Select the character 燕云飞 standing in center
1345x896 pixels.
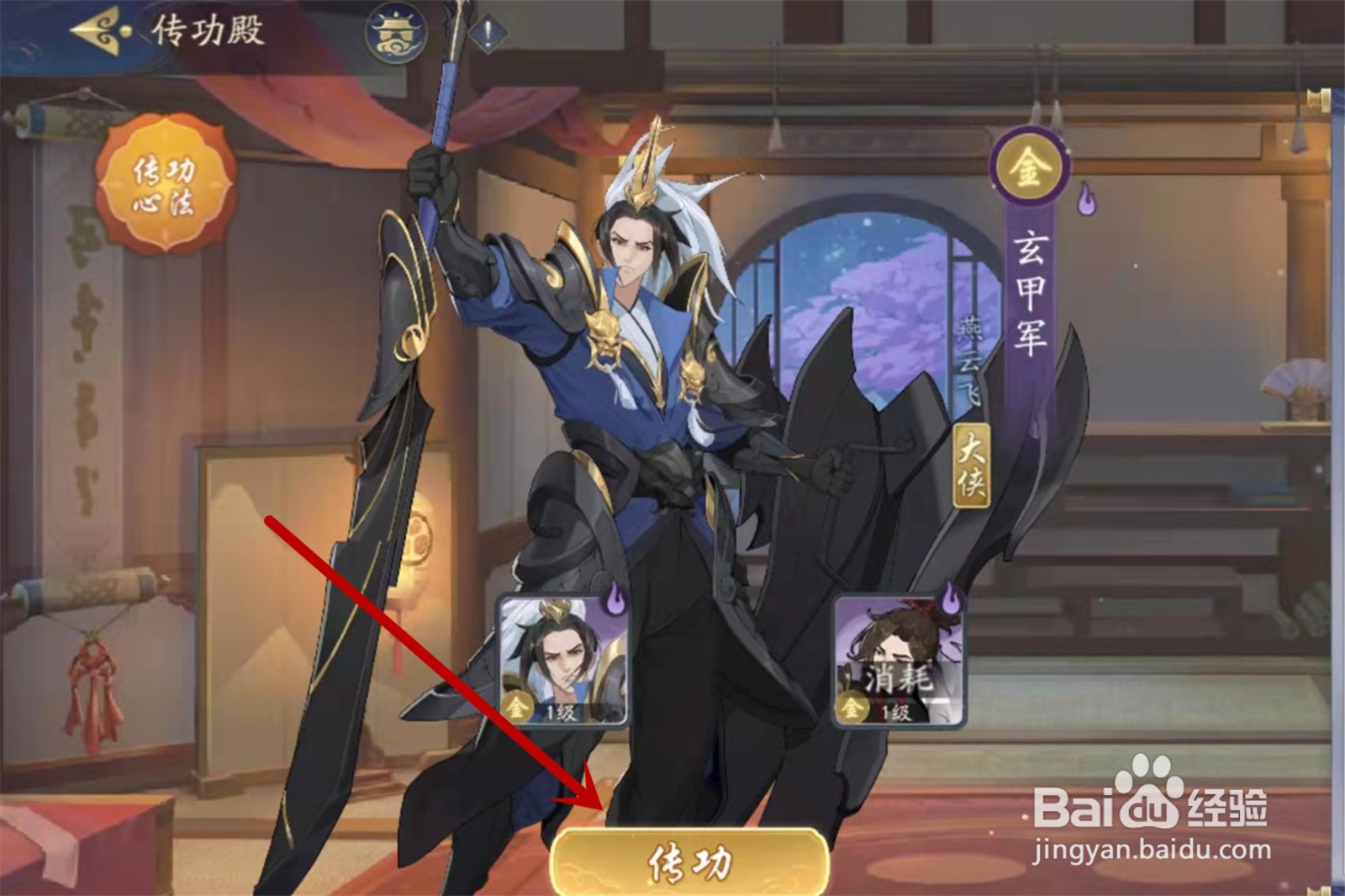coord(647,378)
